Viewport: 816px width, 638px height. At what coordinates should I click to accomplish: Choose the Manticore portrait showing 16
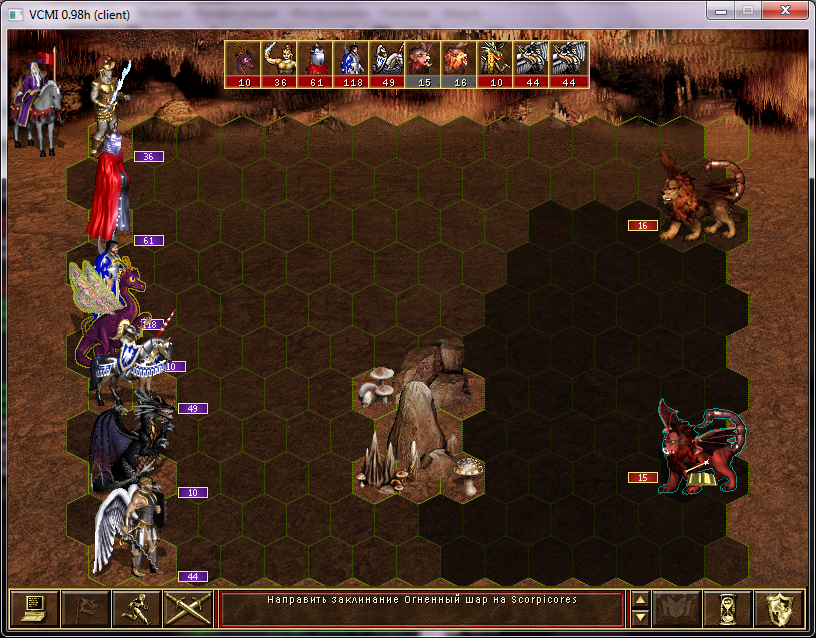point(460,64)
